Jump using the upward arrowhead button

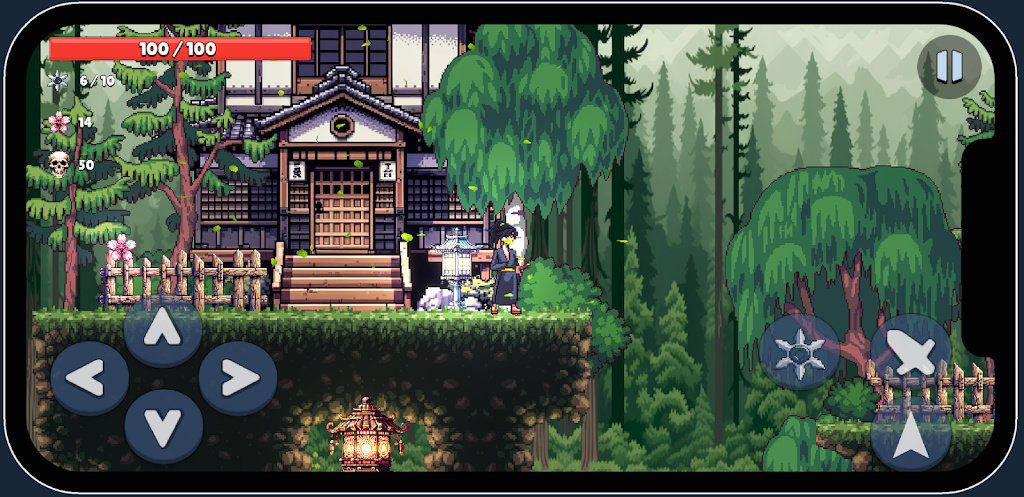[910, 437]
